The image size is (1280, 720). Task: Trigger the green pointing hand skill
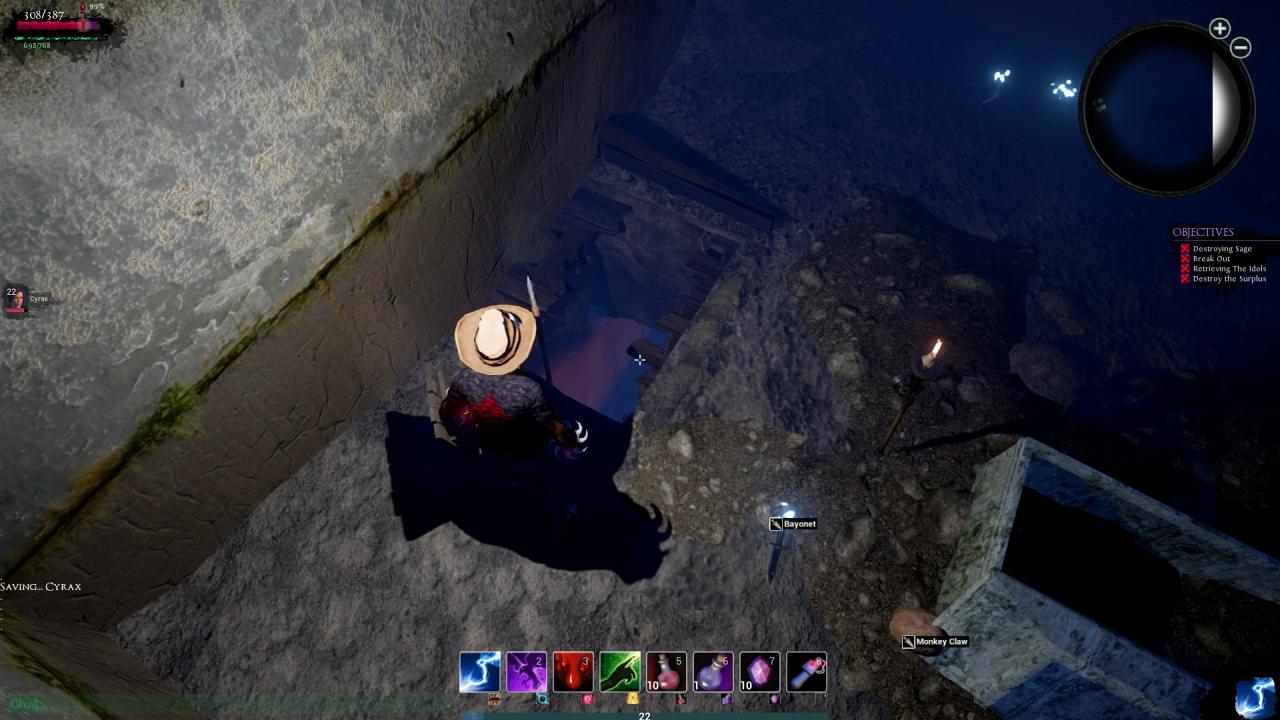pos(620,672)
